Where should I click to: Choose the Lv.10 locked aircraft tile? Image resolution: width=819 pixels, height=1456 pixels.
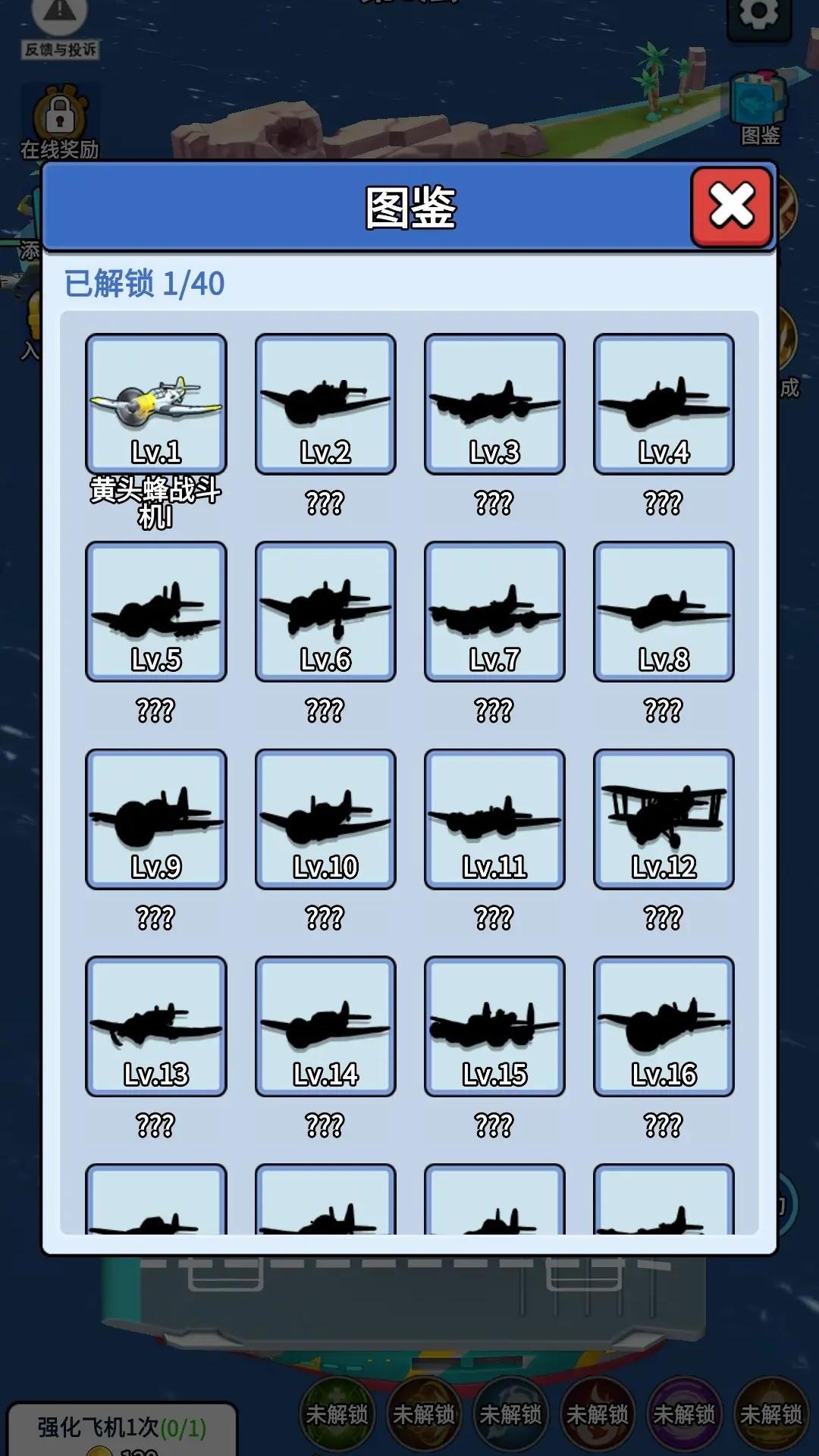click(x=325, y=819)
